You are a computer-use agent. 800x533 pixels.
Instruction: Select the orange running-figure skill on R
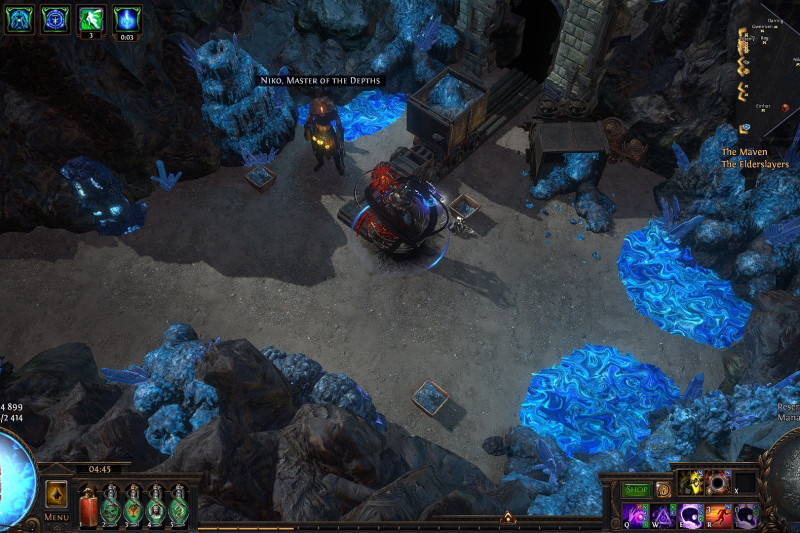[720, 515]
